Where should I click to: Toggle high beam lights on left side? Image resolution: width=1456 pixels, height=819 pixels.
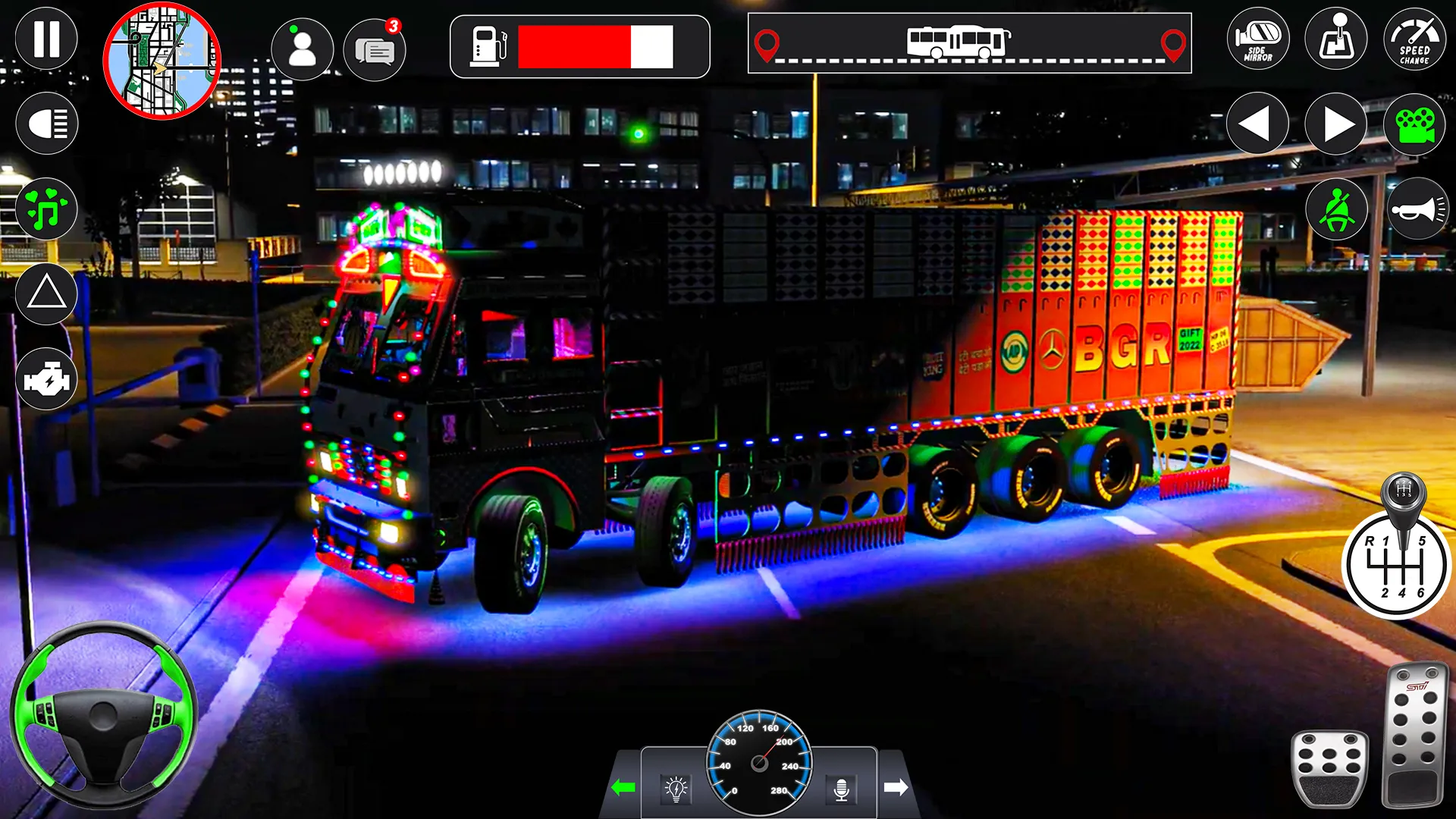click(45, 121)
